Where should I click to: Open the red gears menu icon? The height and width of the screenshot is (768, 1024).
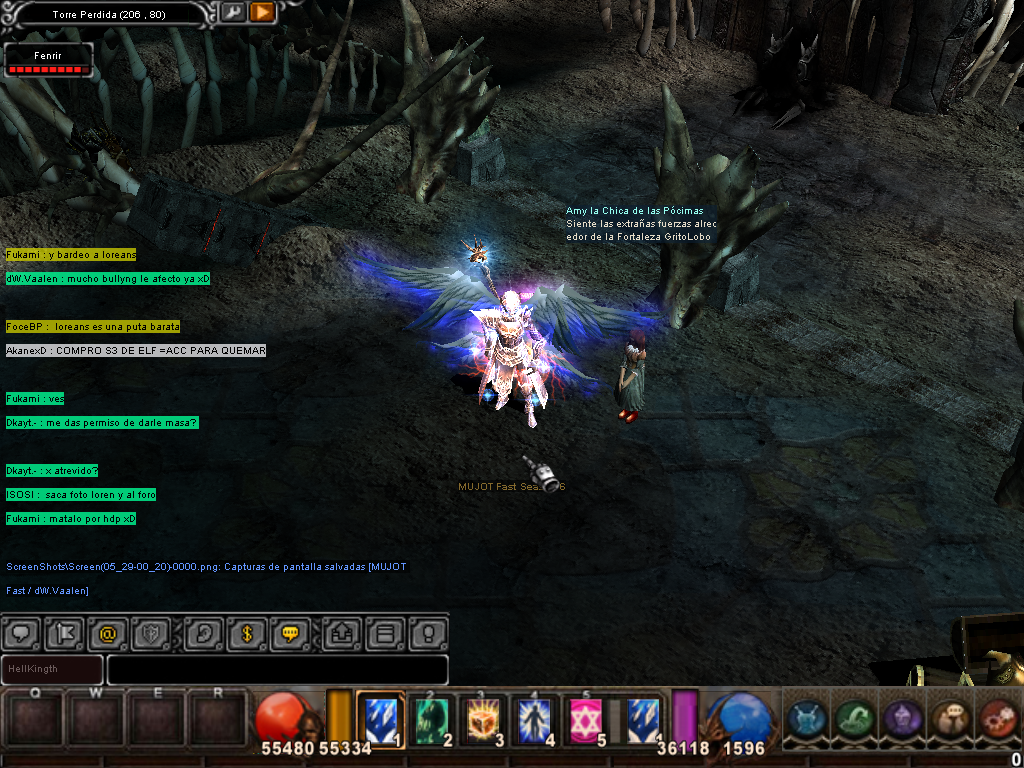coord(996,720)
